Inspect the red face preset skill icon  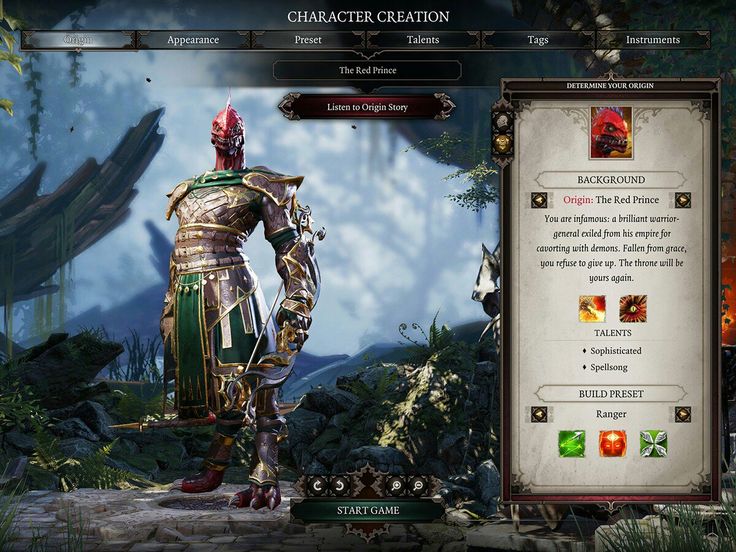click(x=612, y=443)
